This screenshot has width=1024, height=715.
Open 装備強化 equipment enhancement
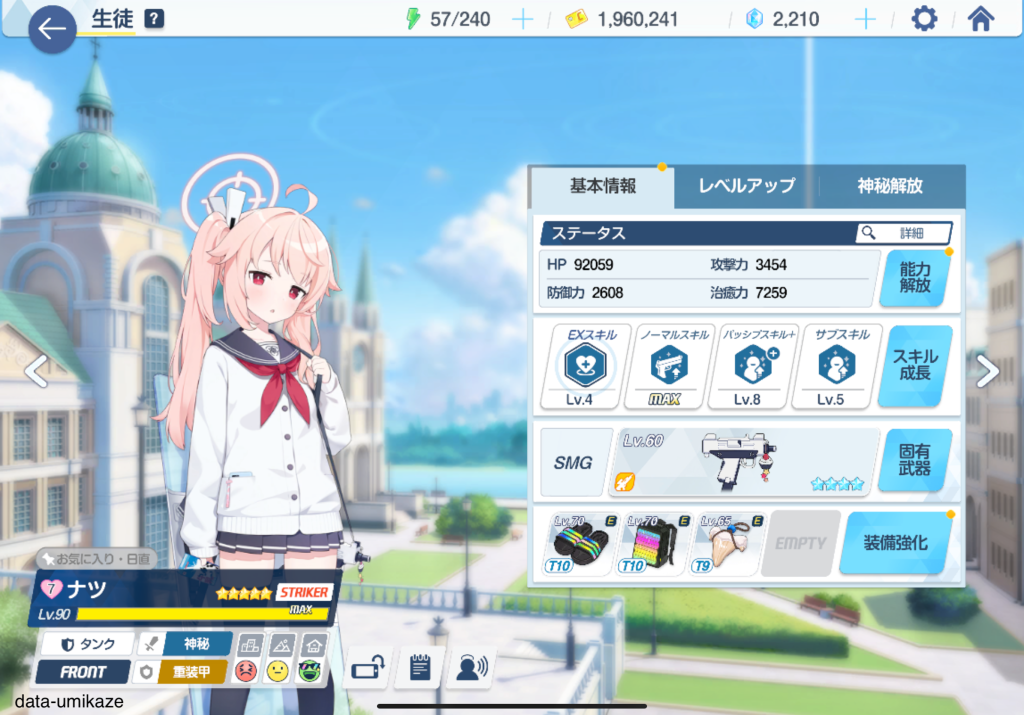point(894,543)
